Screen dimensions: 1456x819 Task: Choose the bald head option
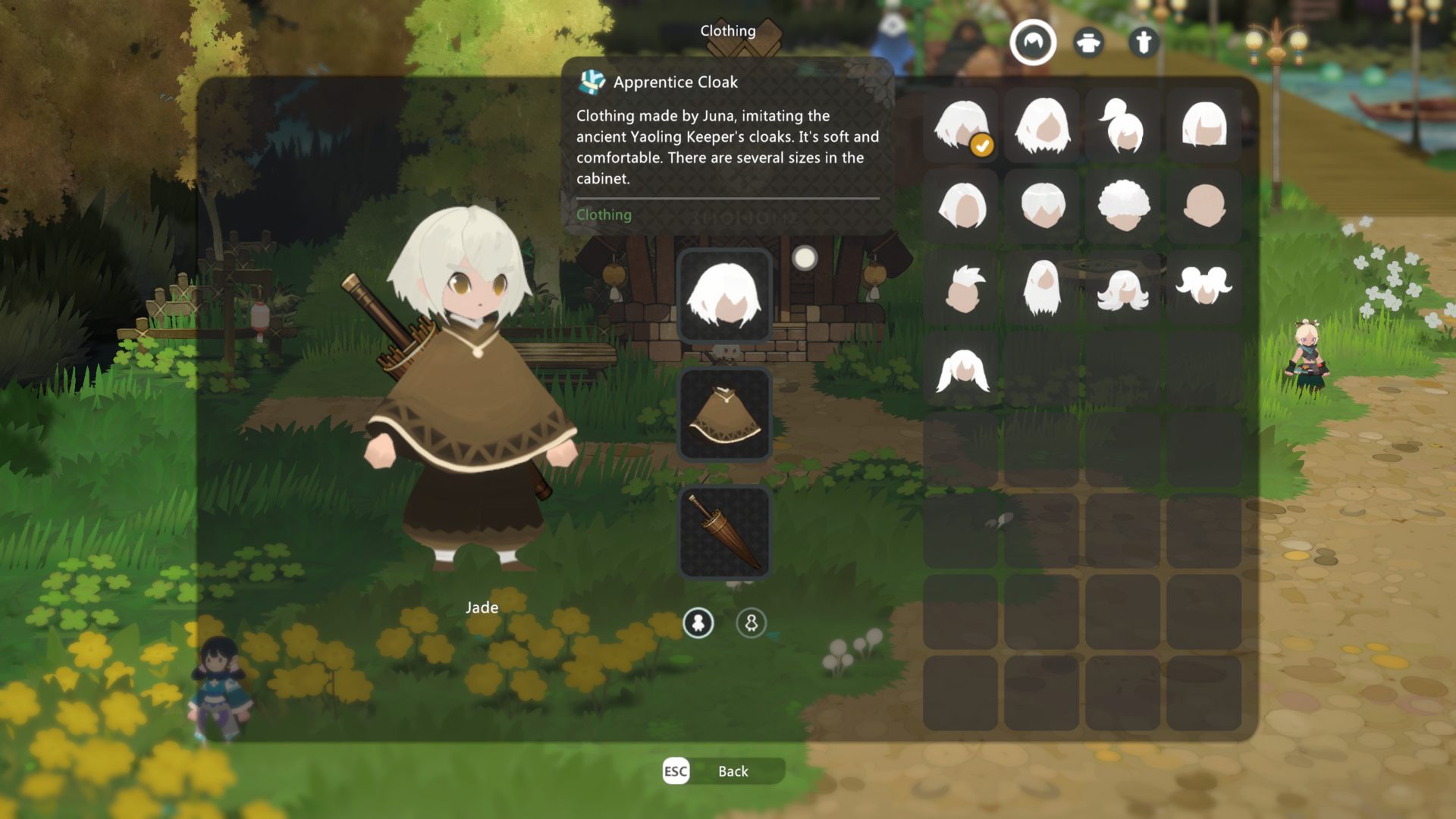(x=1203, y=206)
